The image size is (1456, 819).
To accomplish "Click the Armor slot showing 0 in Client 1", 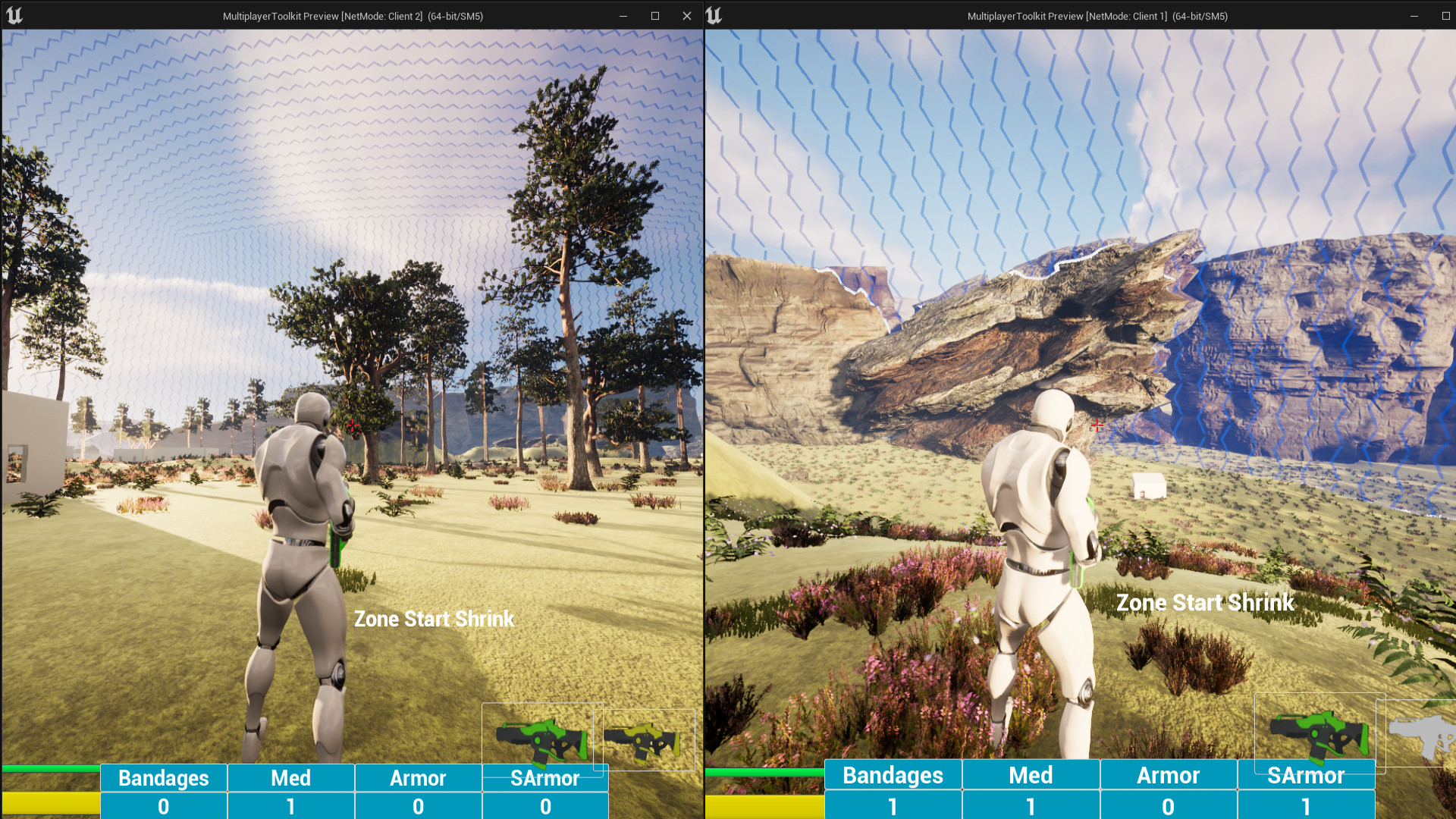I will tap(1169, 805).
